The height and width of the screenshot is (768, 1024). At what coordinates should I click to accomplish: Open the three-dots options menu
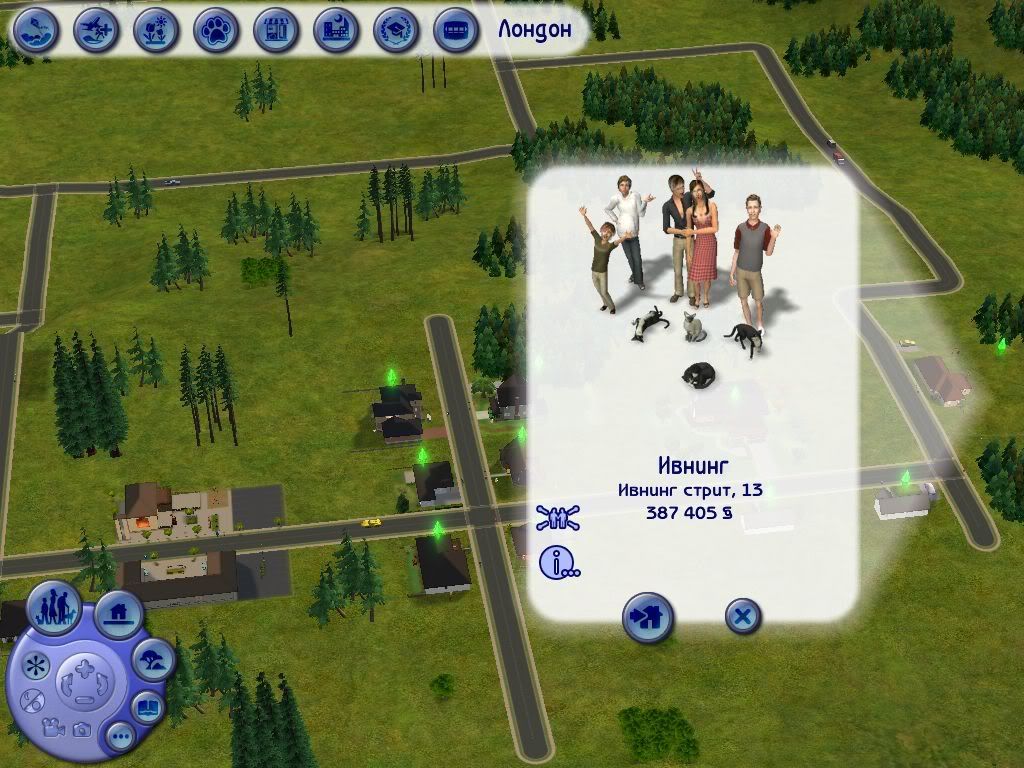121,738
